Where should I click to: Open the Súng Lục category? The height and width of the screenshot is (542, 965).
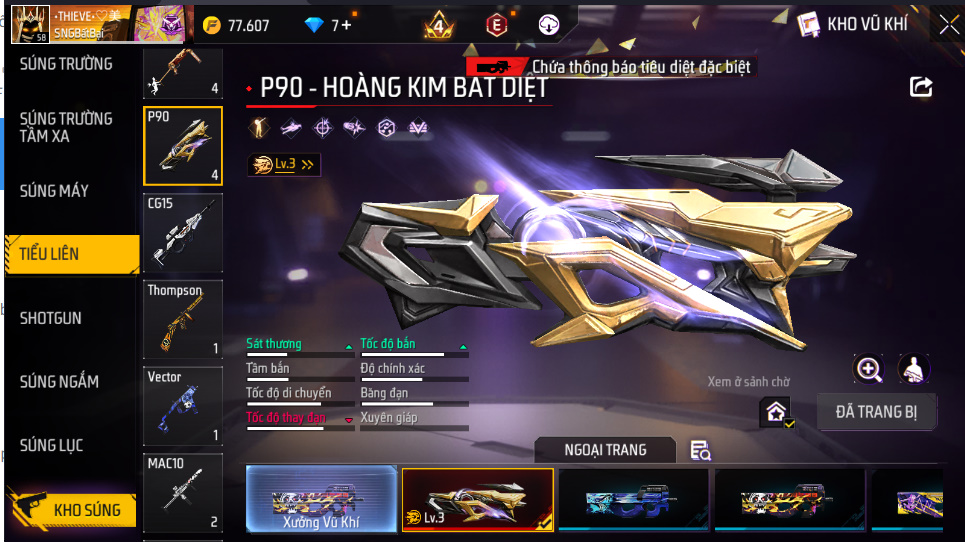(51, 445)
